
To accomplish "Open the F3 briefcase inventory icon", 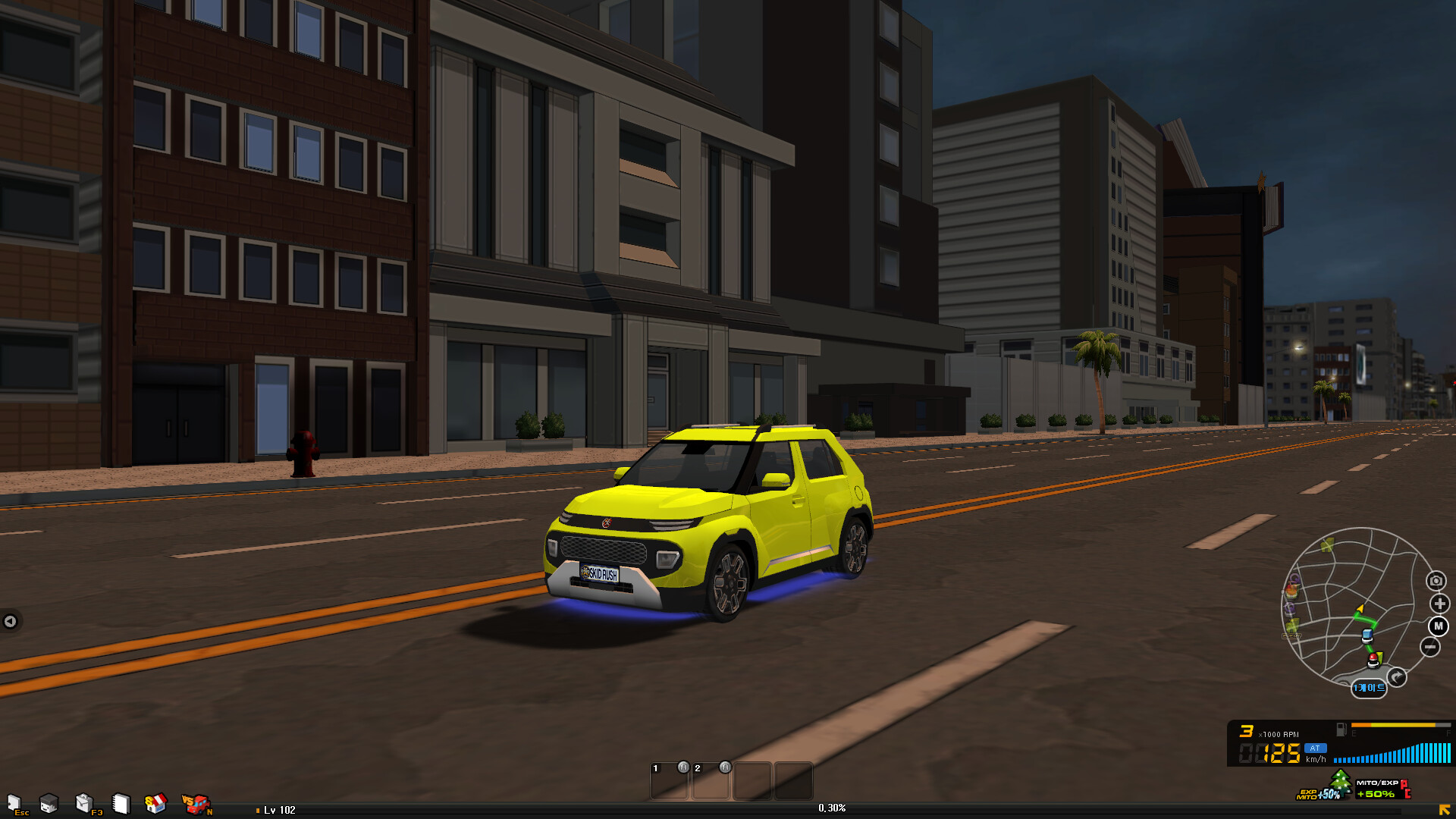I will 84,802.
